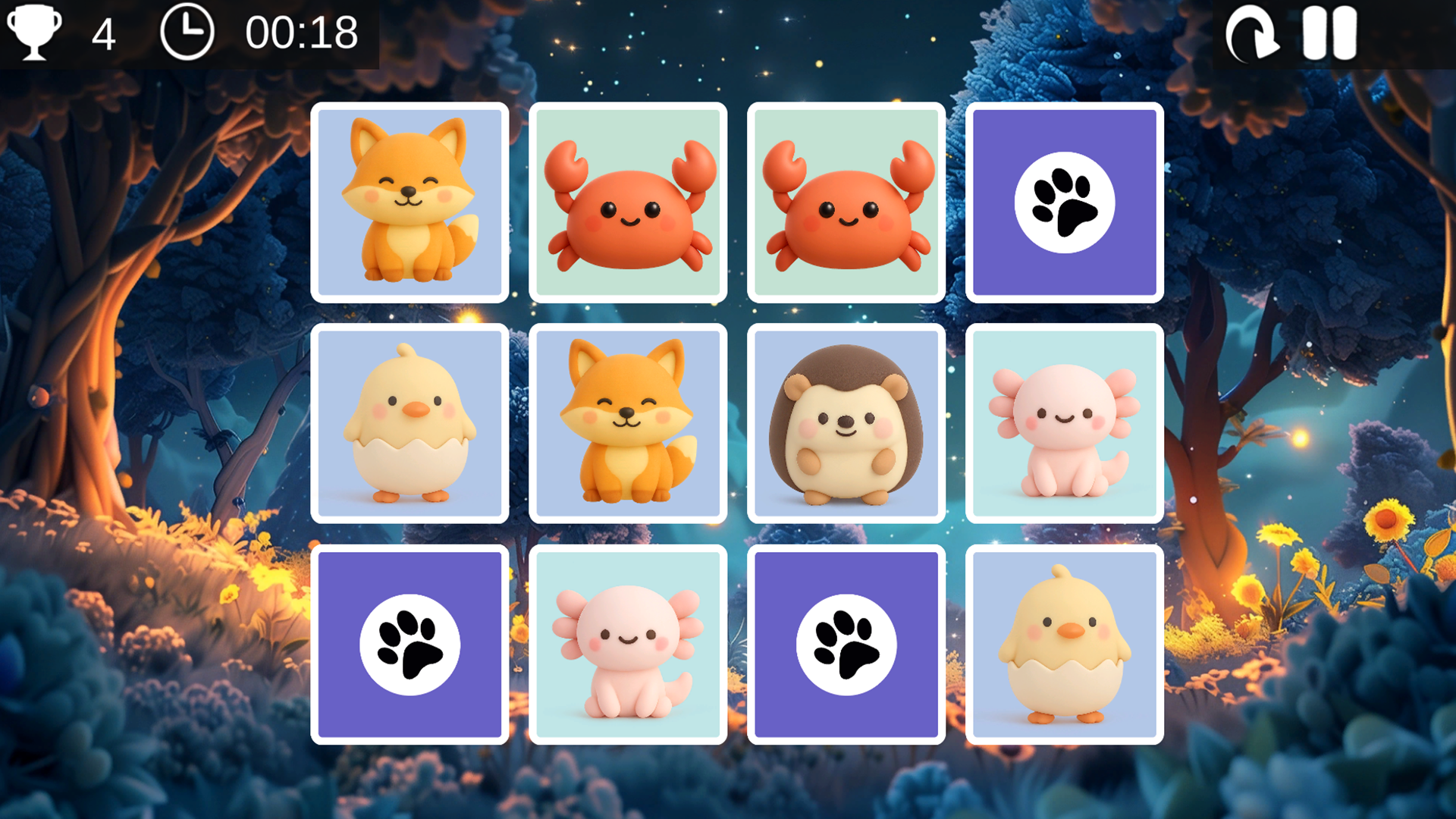The width and height of the screenshot is (1456, 819).
Task: Pick the fox card beside the hedgehog
Action: coord(627,423)
